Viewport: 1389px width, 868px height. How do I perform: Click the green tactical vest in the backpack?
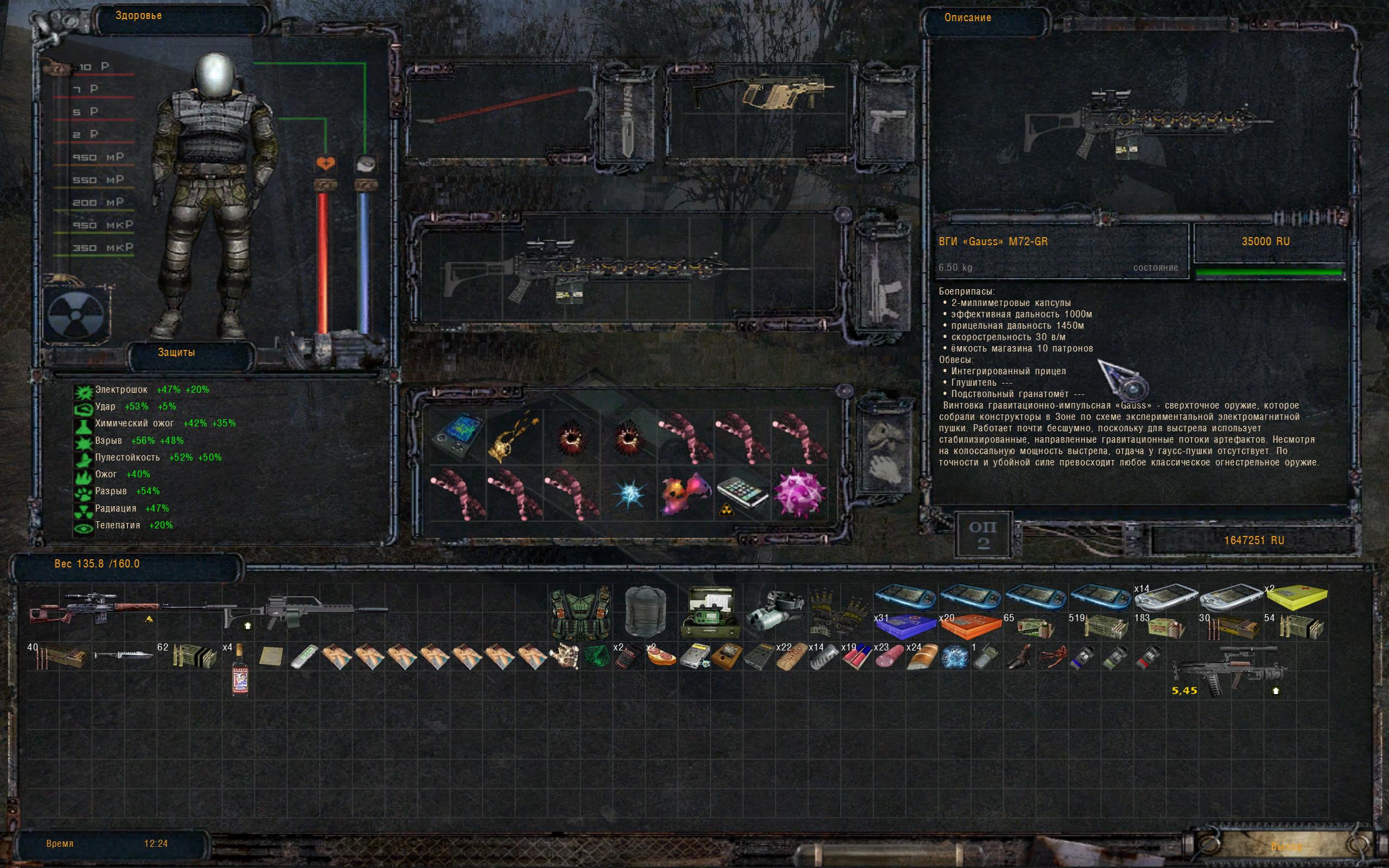point(579,613)
